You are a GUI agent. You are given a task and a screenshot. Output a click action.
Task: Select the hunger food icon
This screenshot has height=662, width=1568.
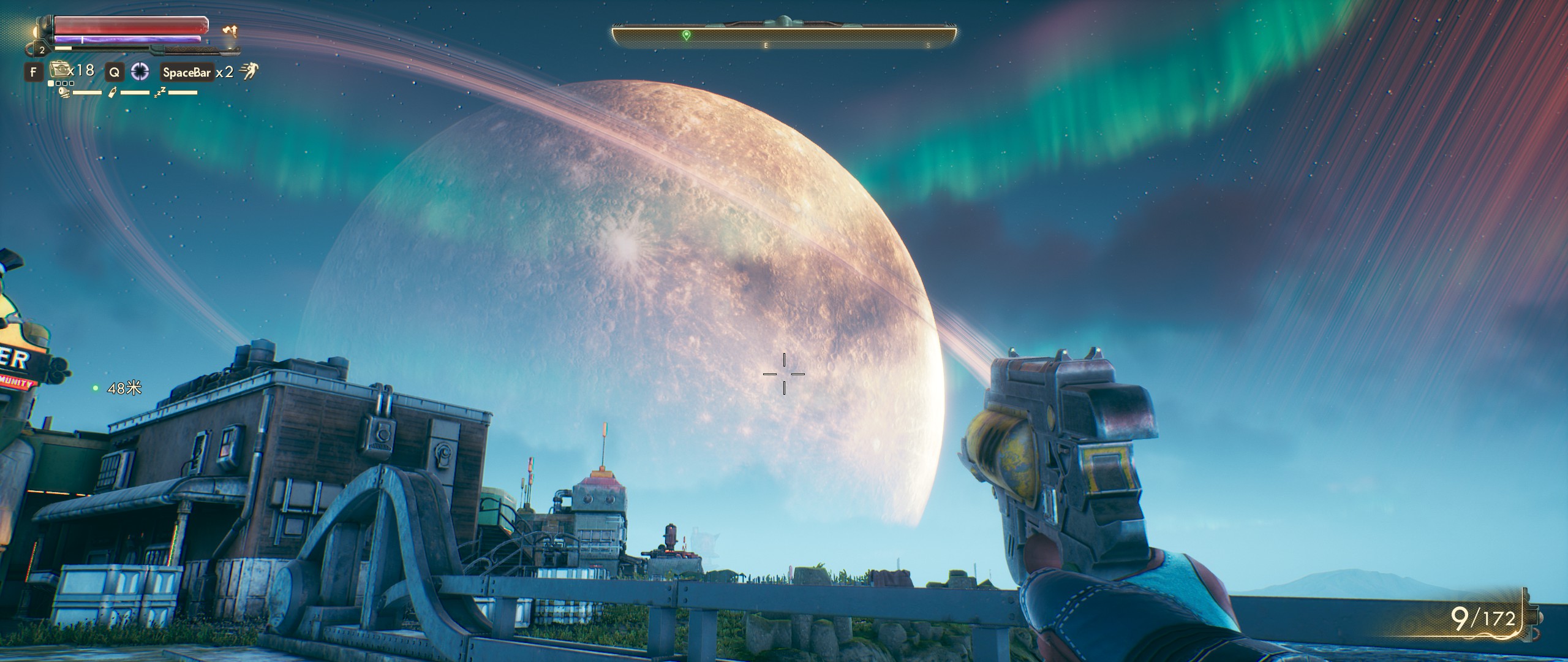(64, 93)
